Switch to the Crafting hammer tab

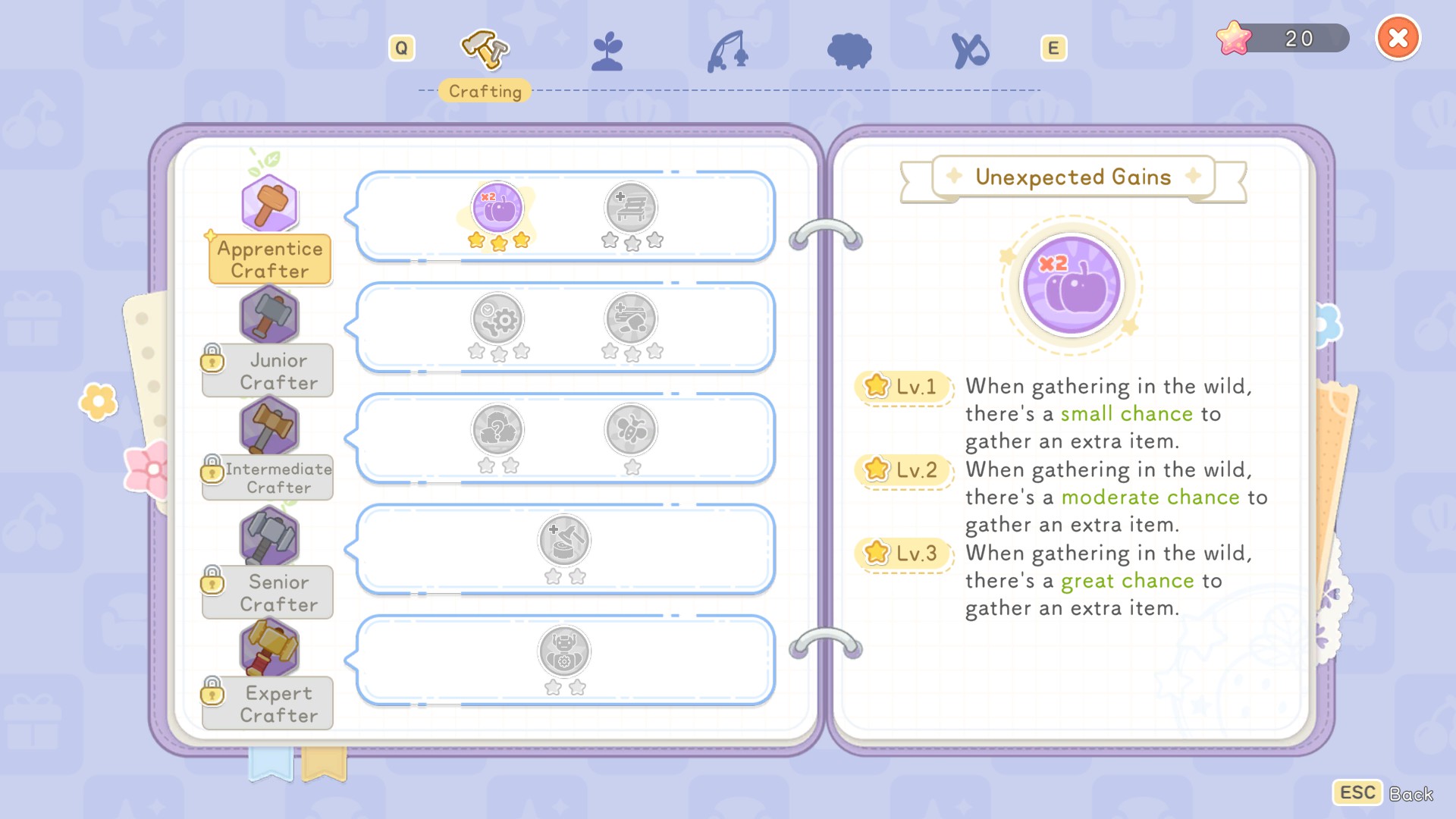pos(485,50)
